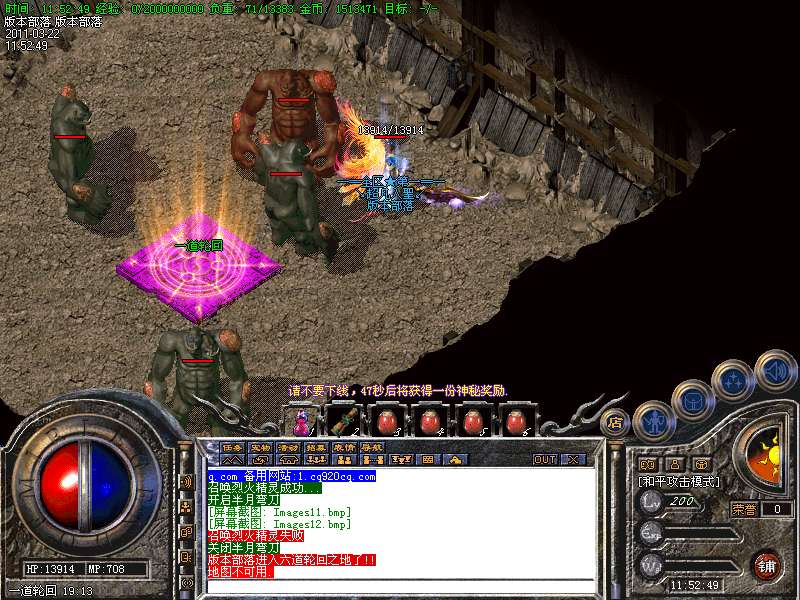
Task: Click the OUT button on chat panel
Action: click(x=544, y=460)
